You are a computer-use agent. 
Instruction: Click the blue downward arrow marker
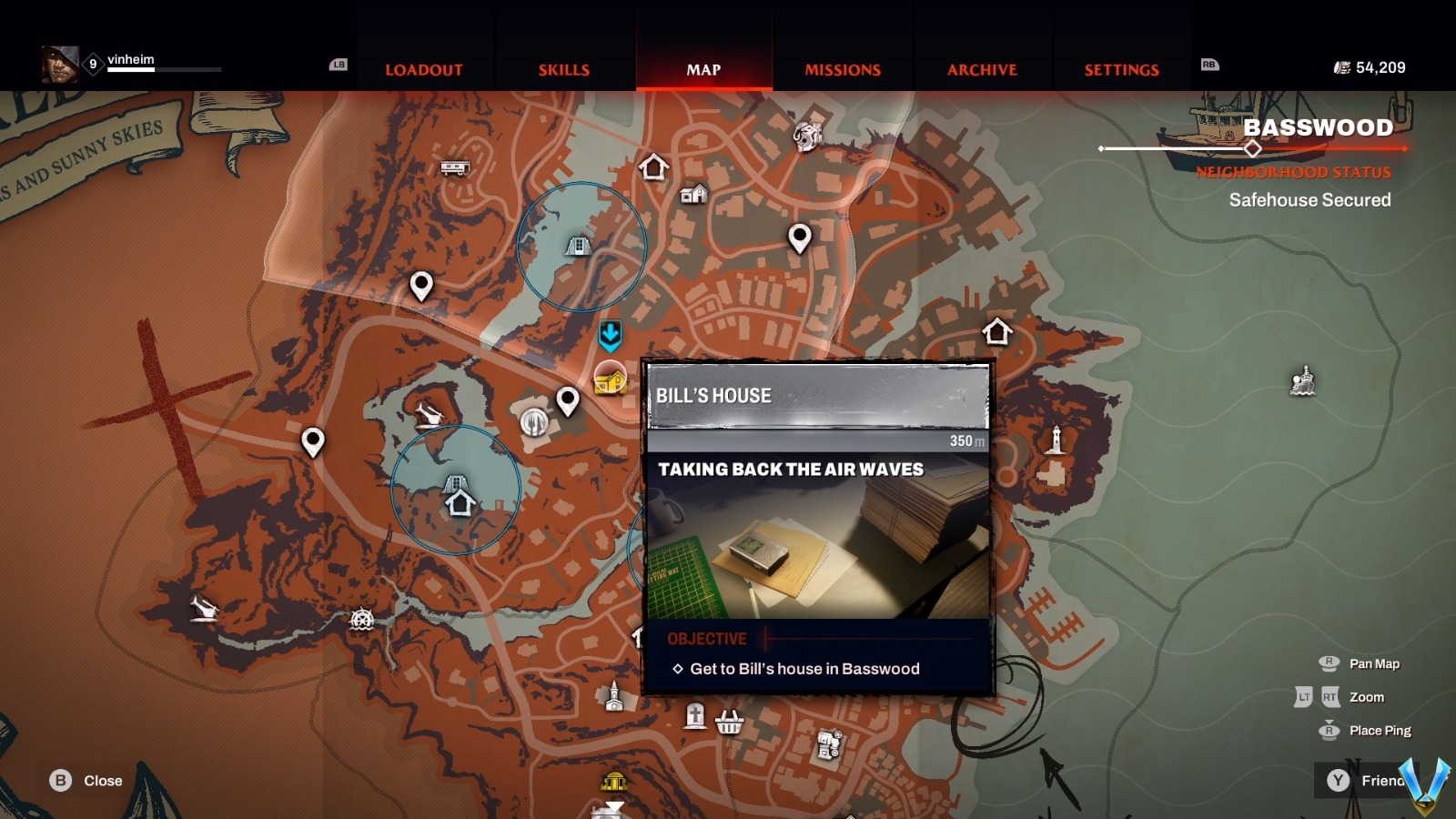point(610,336)
